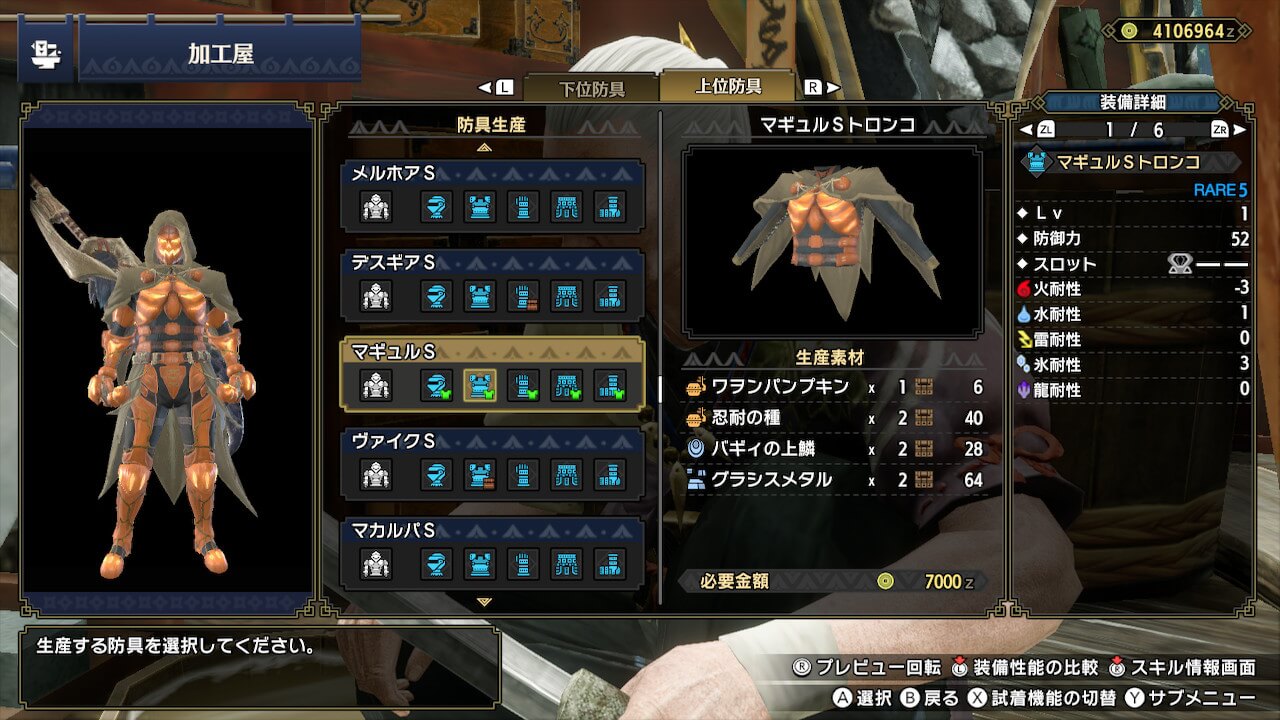Screen dimensions: 1280x720
Task: Select the ワランパンプキン material row
Action: point(834,387)
